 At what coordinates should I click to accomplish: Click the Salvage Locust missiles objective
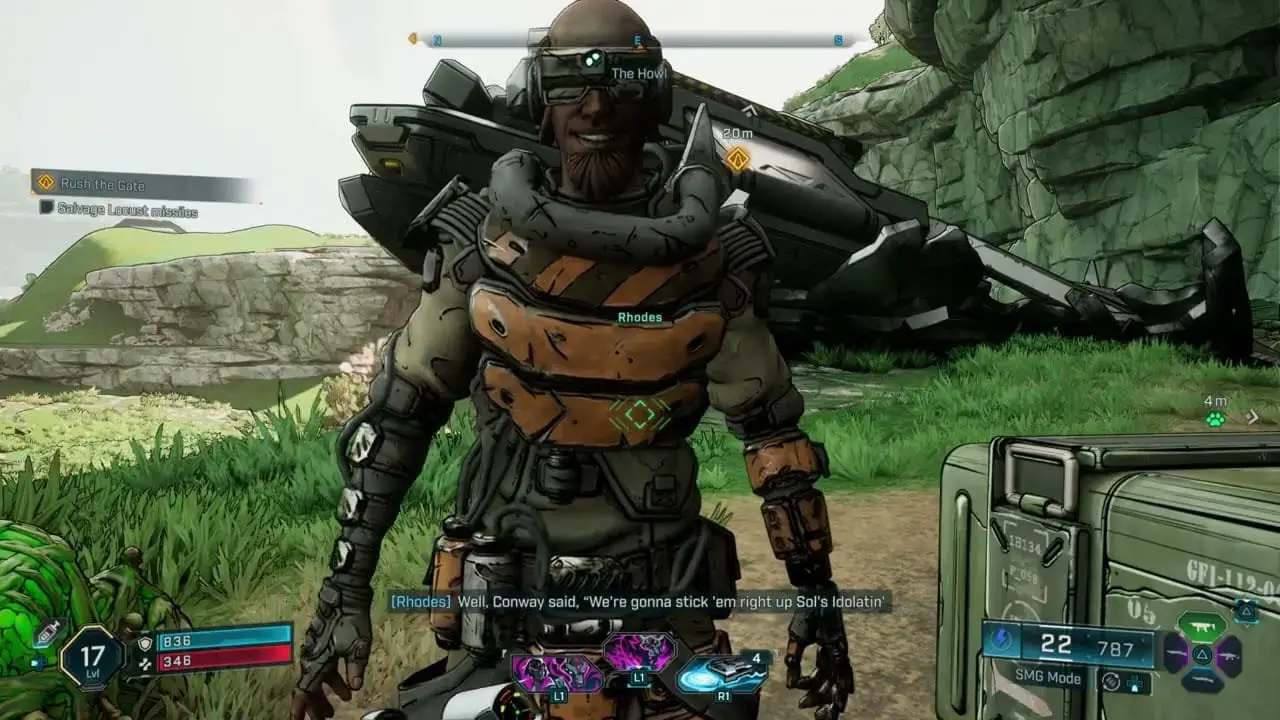[118, 211]
